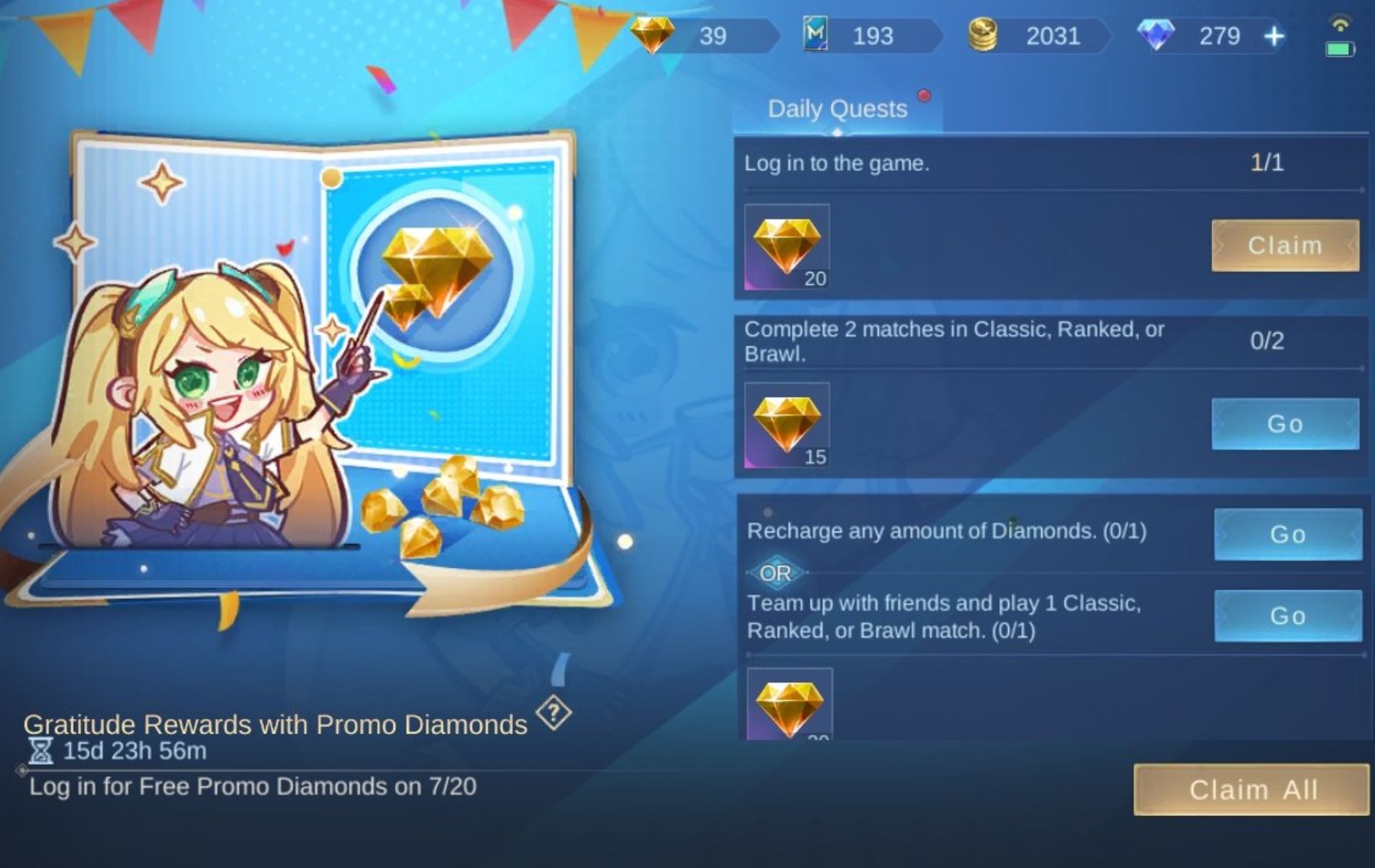Image resolution: width=1375 pixels, height=868 pixels.
Task: Click the plus icon to recharge Diamonds
Action: (x=1273, y=35)
